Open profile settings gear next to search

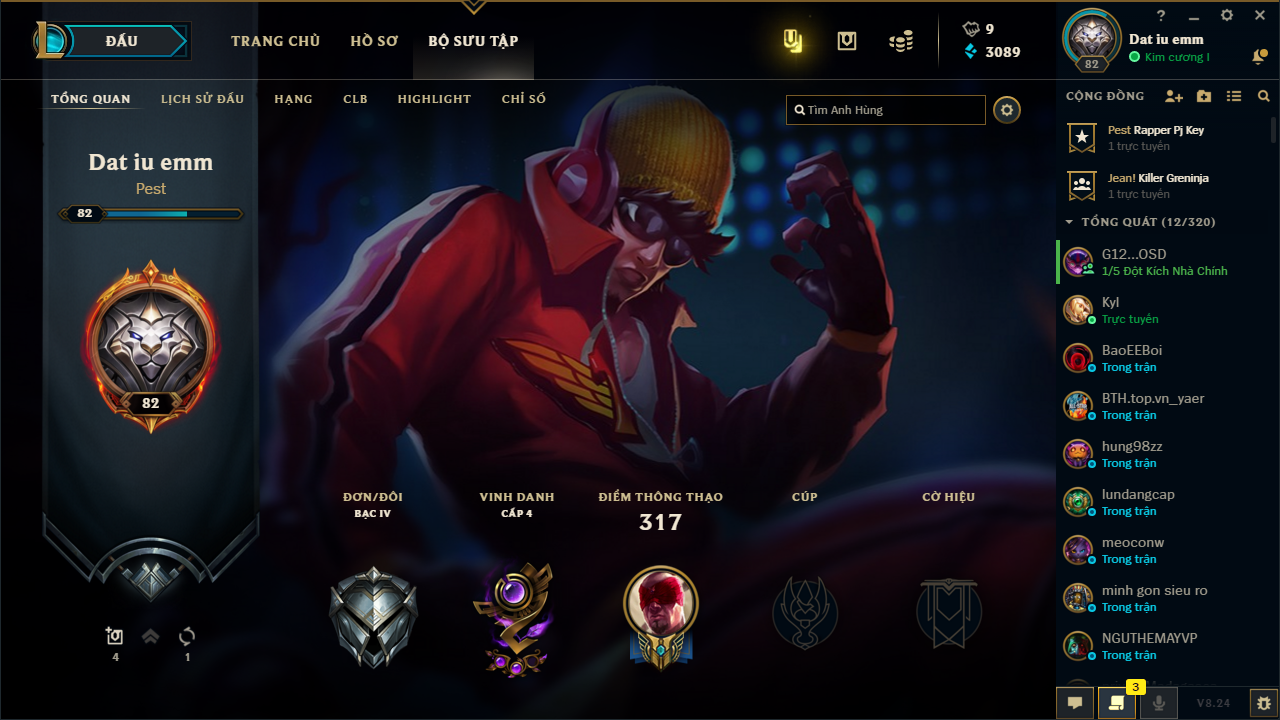click(1007, 110)
